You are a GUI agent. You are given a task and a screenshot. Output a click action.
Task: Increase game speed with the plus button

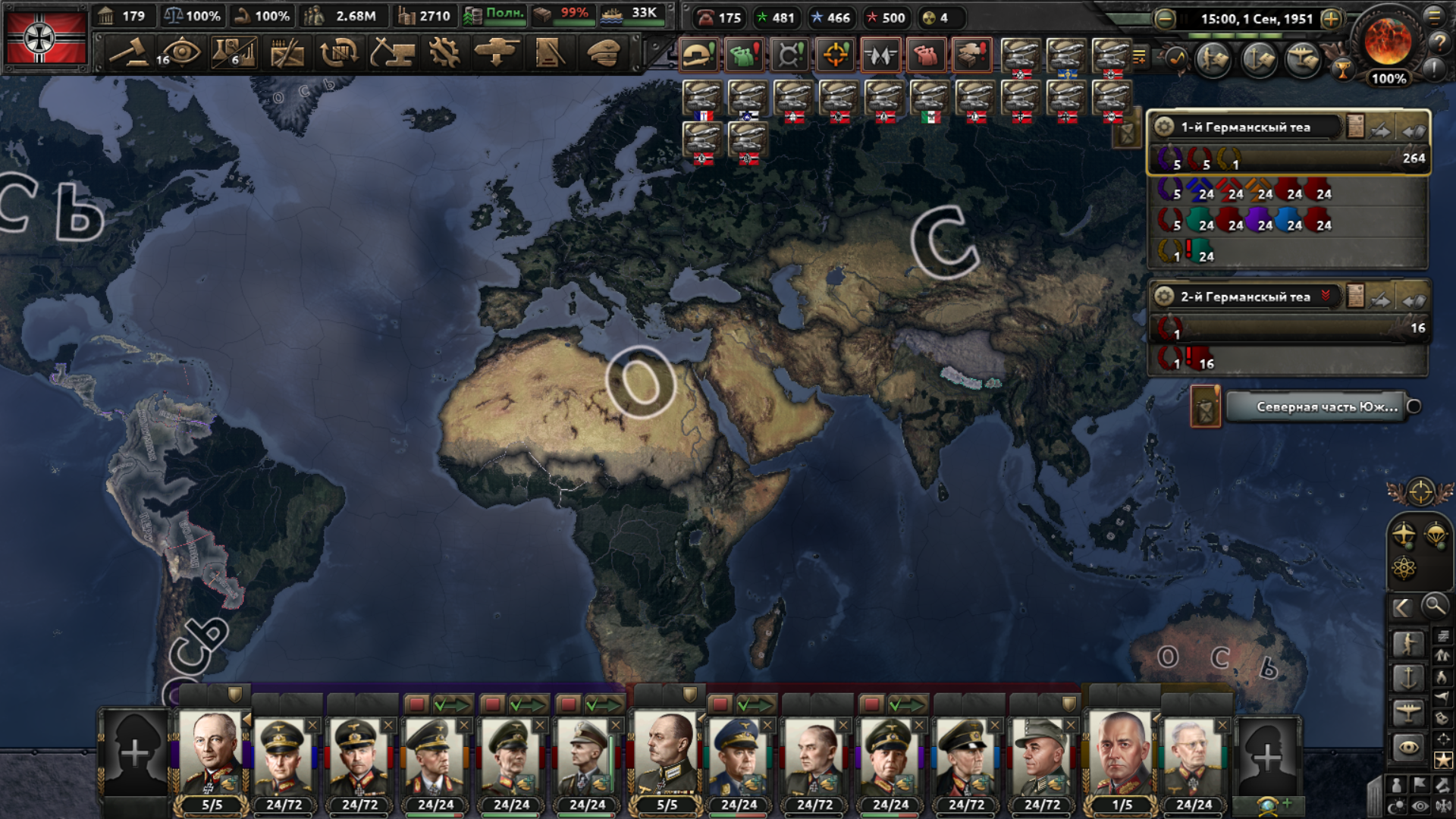click(x=1331, y=19)
